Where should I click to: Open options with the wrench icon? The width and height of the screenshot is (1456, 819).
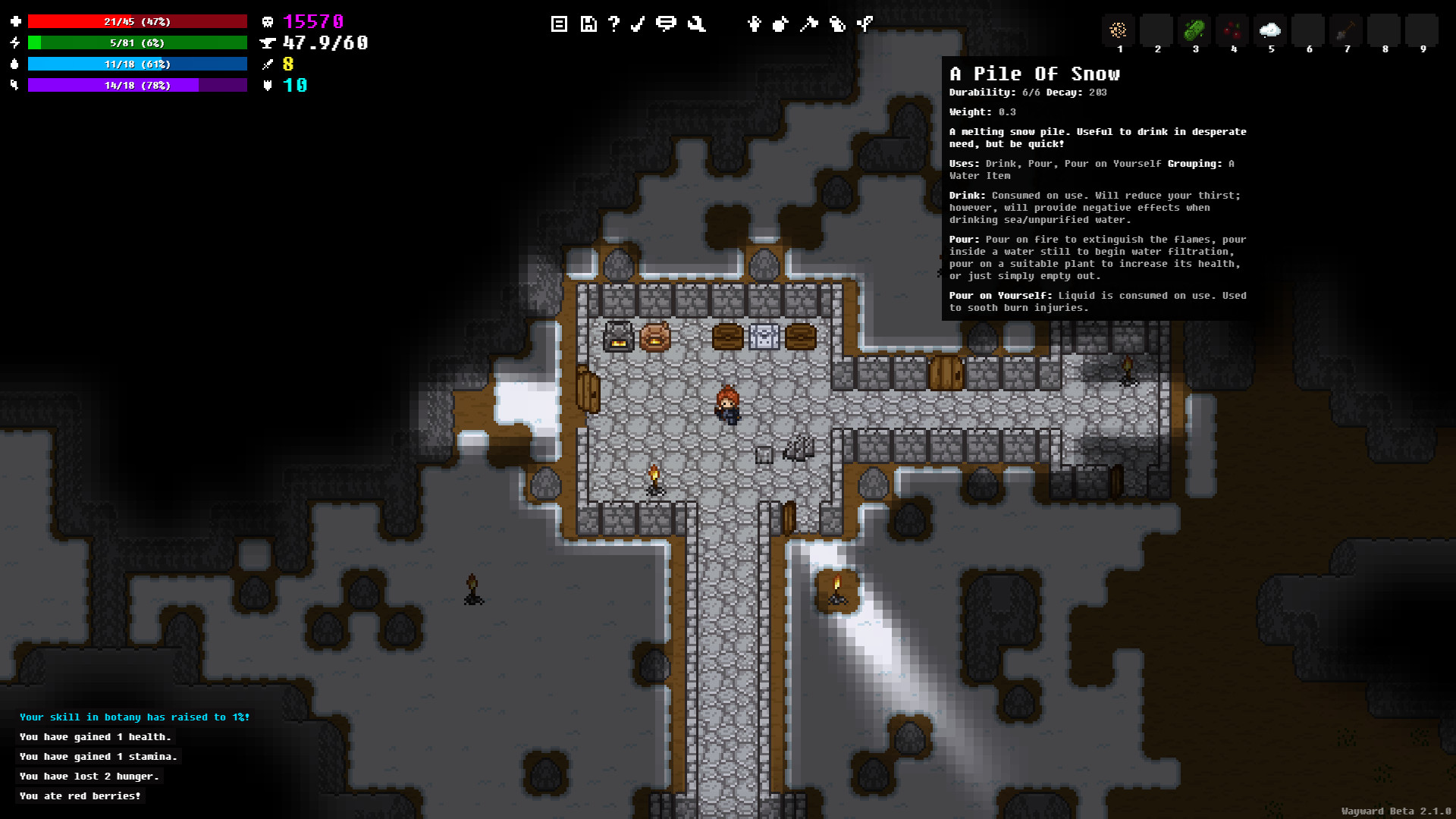(x=695, y=24)
